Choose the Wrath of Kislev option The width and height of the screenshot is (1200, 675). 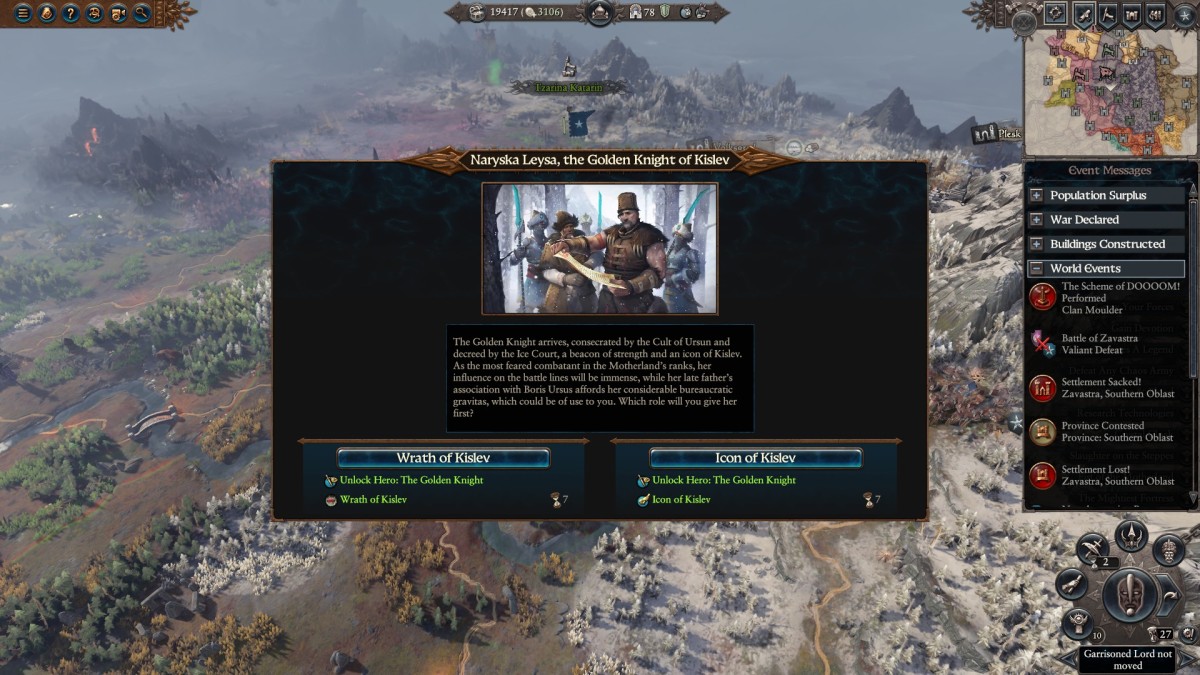443,458
